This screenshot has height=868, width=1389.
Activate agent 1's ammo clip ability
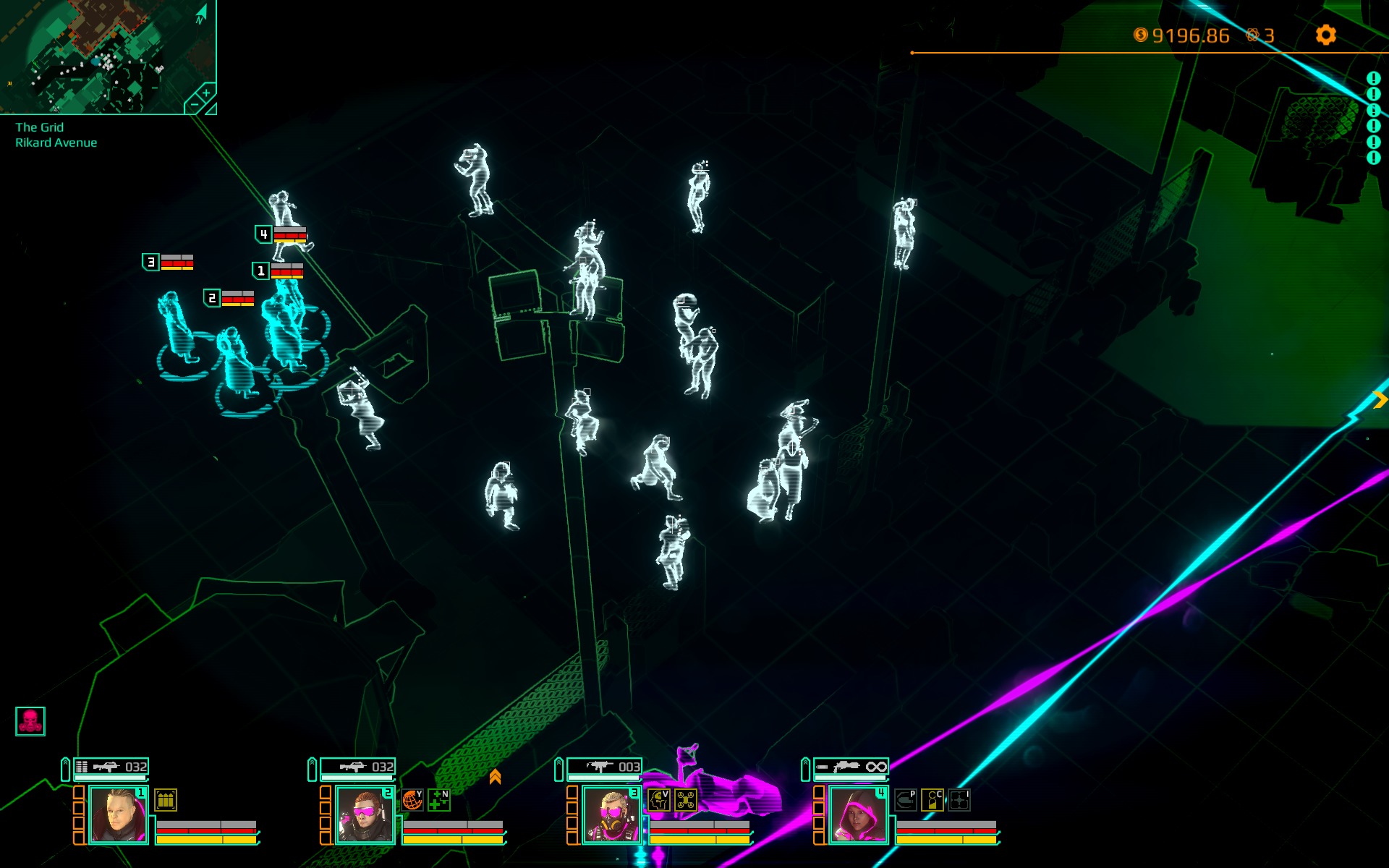[166, 800]
